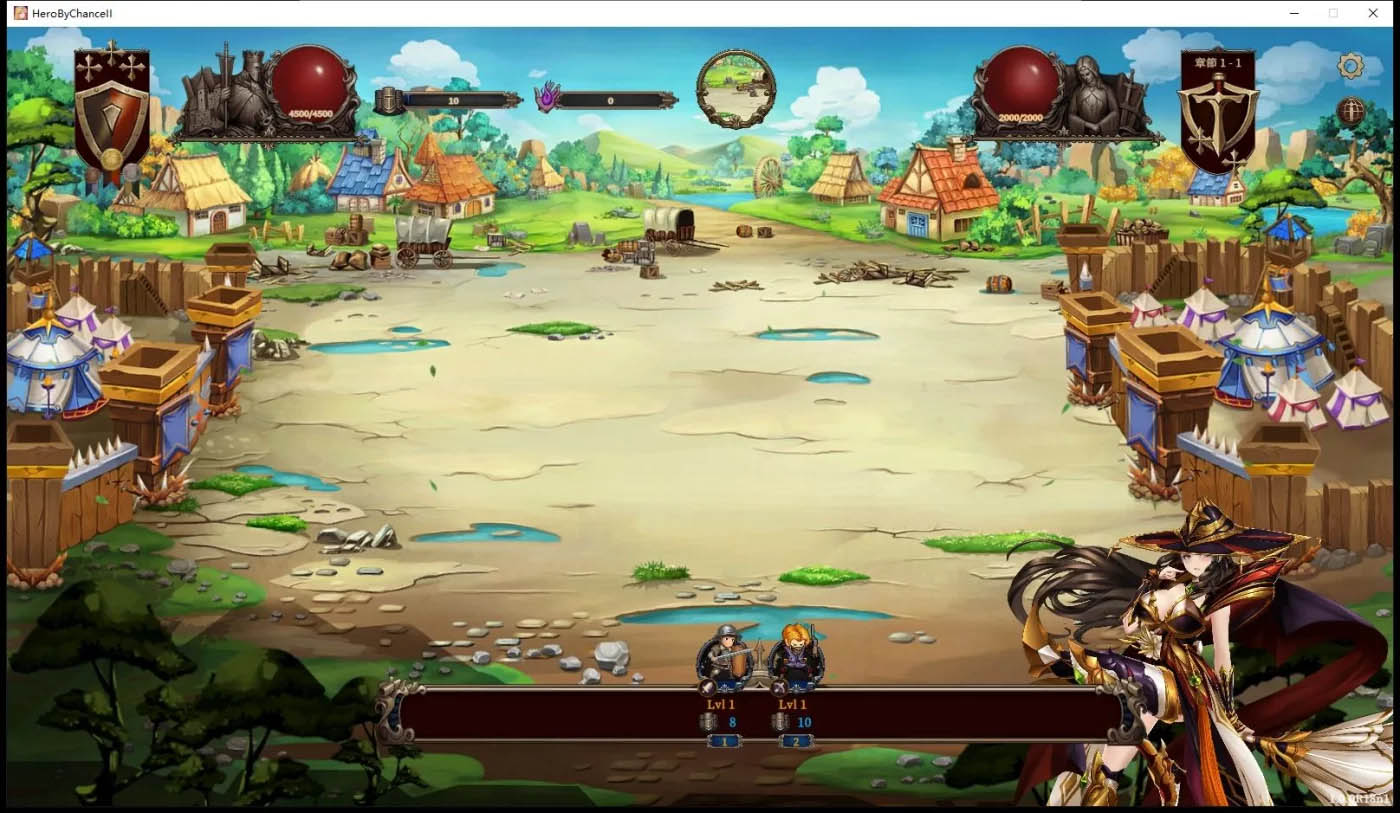Viewport: 1400px width, 813px height.
Task: Open the settings gear icon
Action: click(1352, 65)
